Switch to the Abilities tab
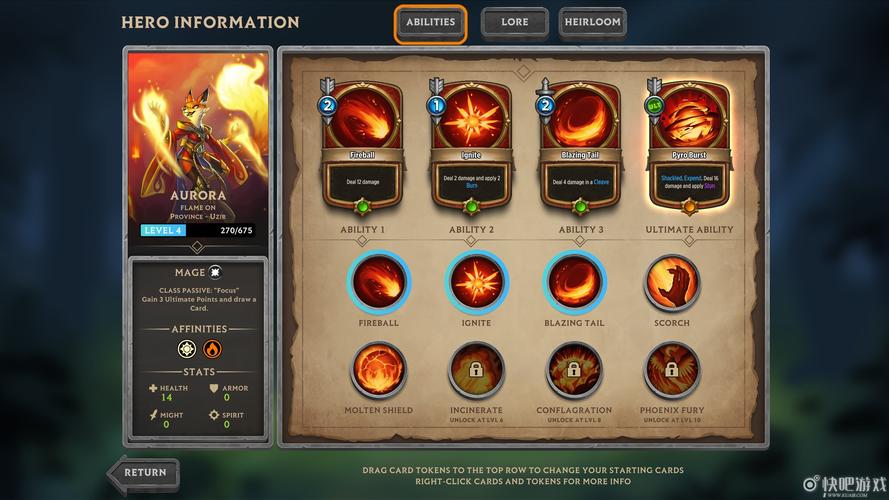Viewport: 889px width, 500px height. coord(430,23)
